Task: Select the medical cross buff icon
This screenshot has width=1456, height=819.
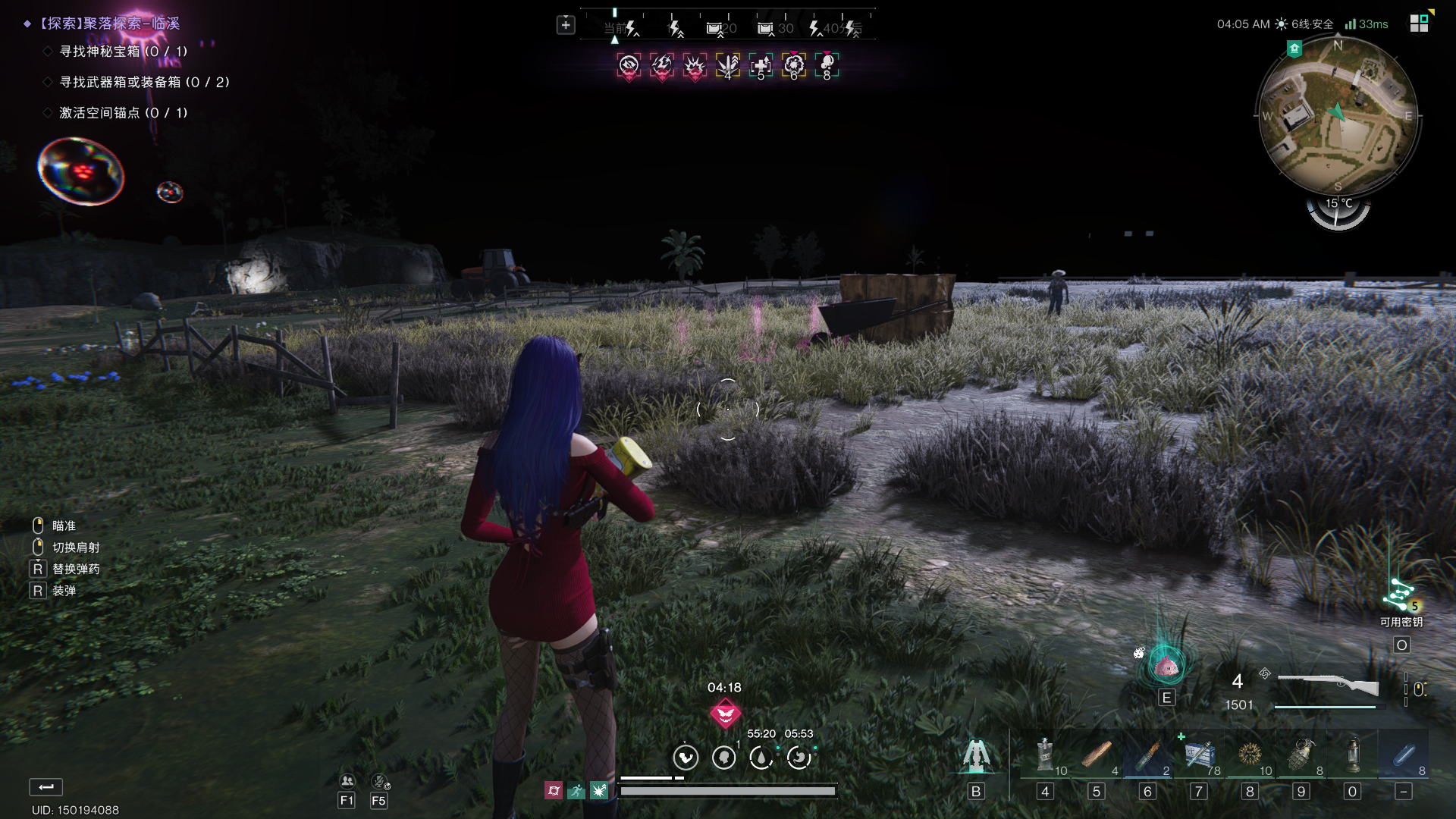Action: tap(761, 66)
